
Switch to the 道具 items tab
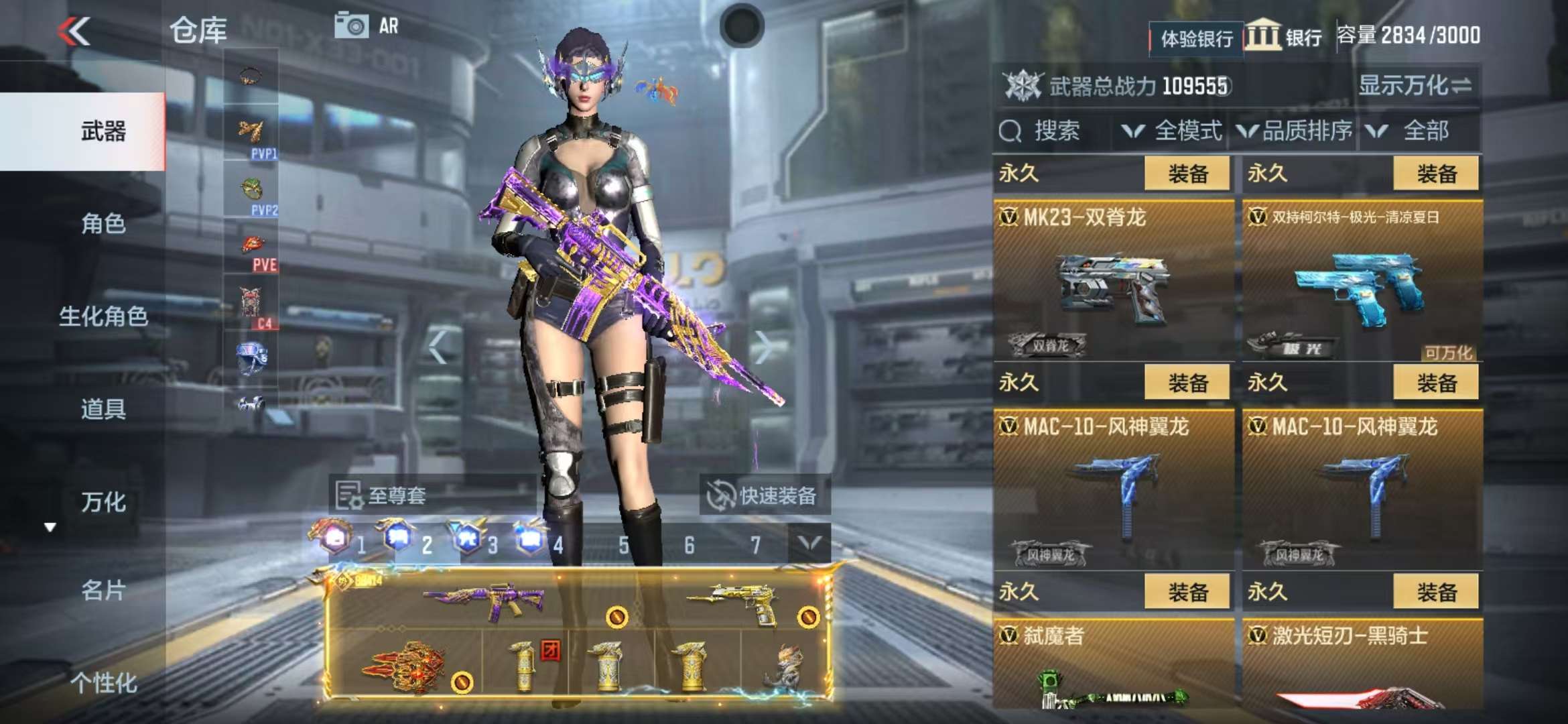[103, 409]
